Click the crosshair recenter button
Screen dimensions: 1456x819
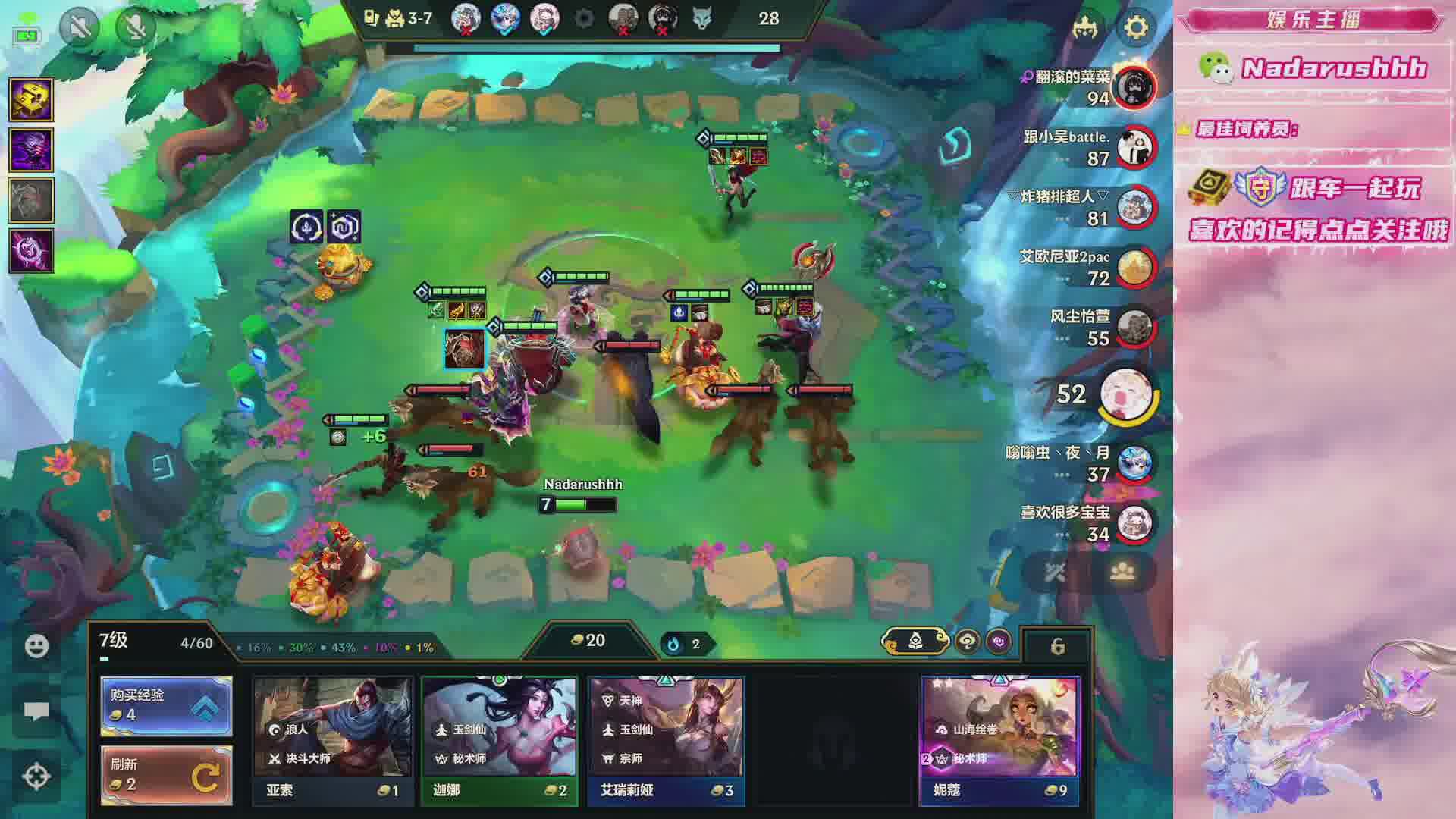click(36, 777)
